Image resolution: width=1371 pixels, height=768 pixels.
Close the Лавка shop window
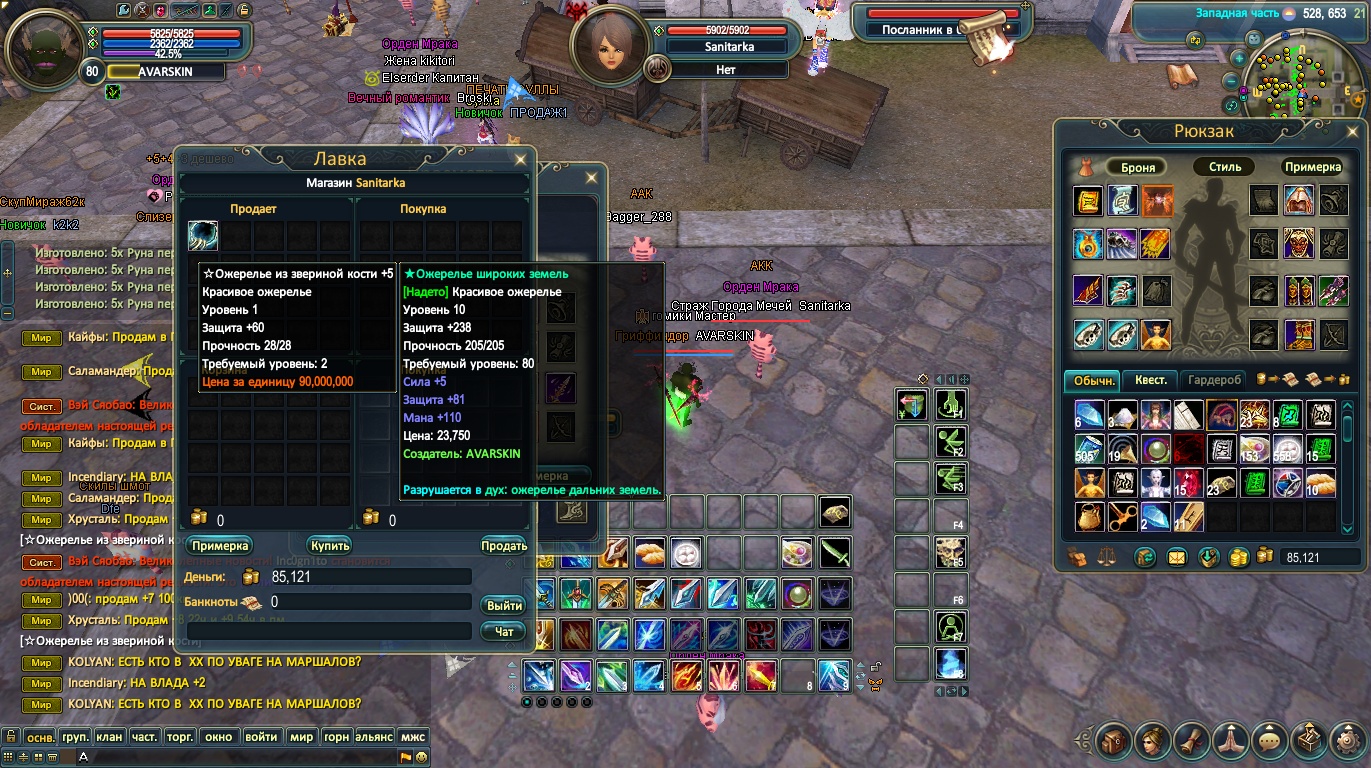pos(520,159)
